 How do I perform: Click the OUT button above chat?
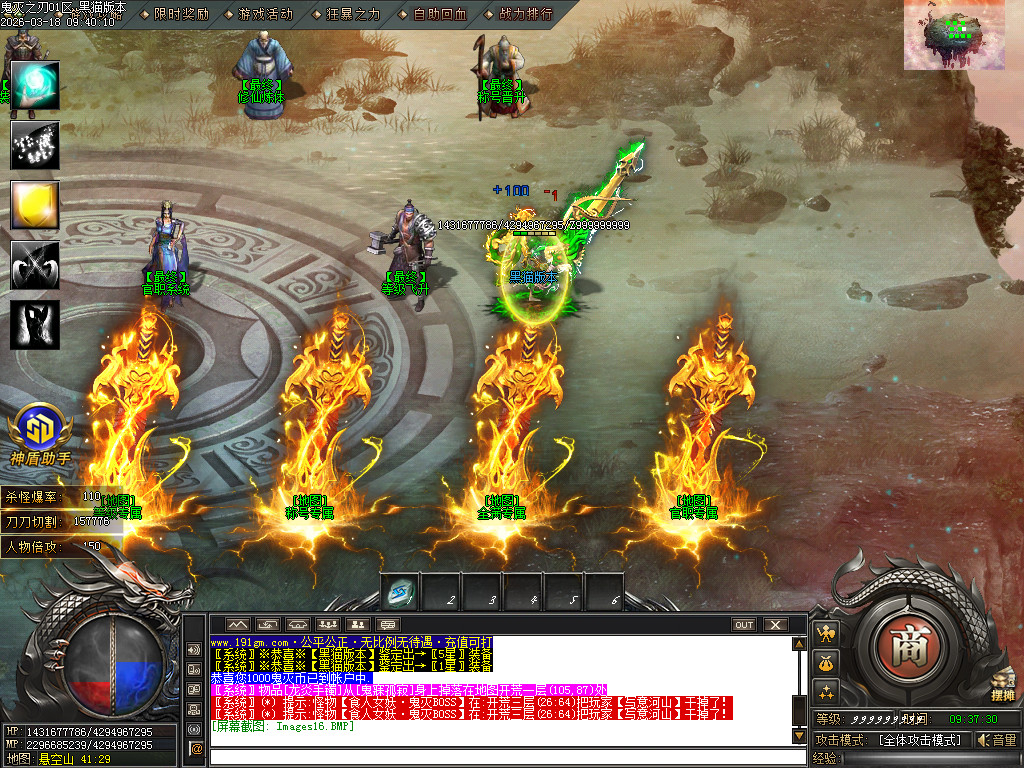coord(744,625)
